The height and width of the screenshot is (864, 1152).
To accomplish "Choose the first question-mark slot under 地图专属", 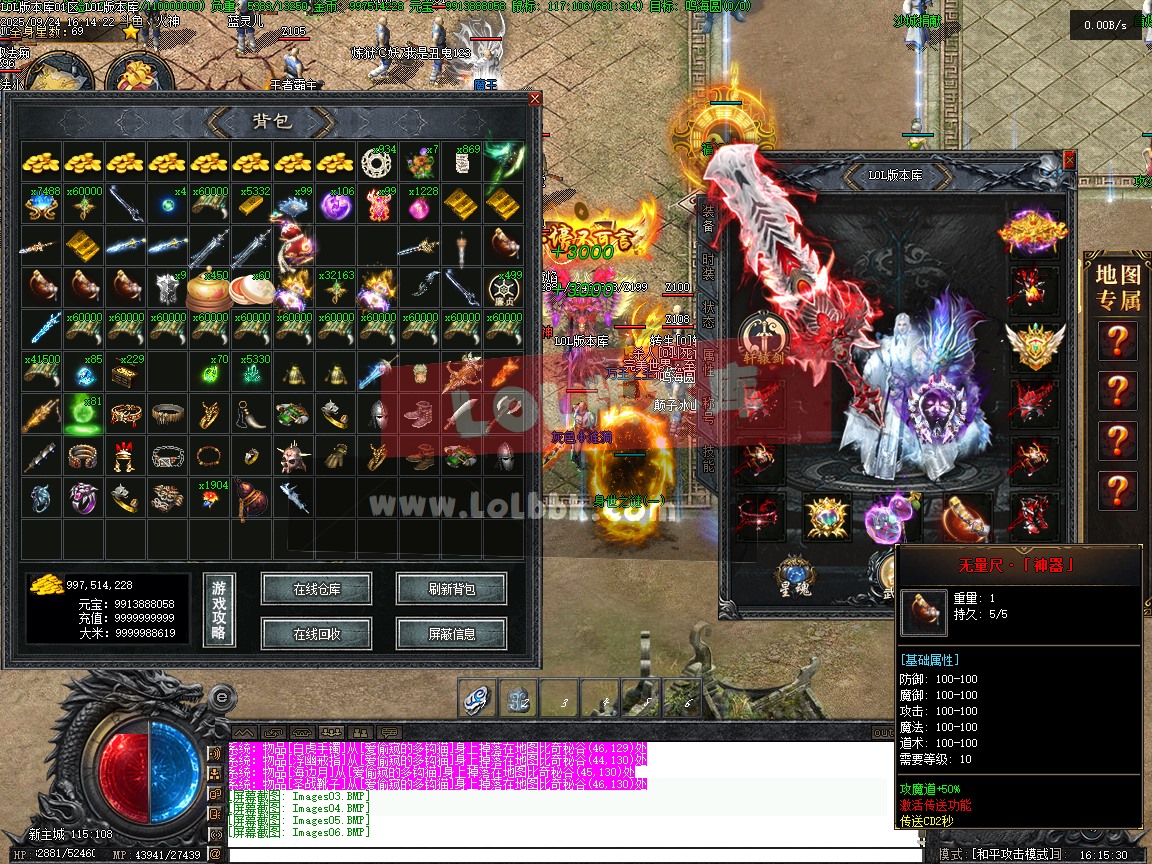I will pyautogui.click(x=1116, y=341).
